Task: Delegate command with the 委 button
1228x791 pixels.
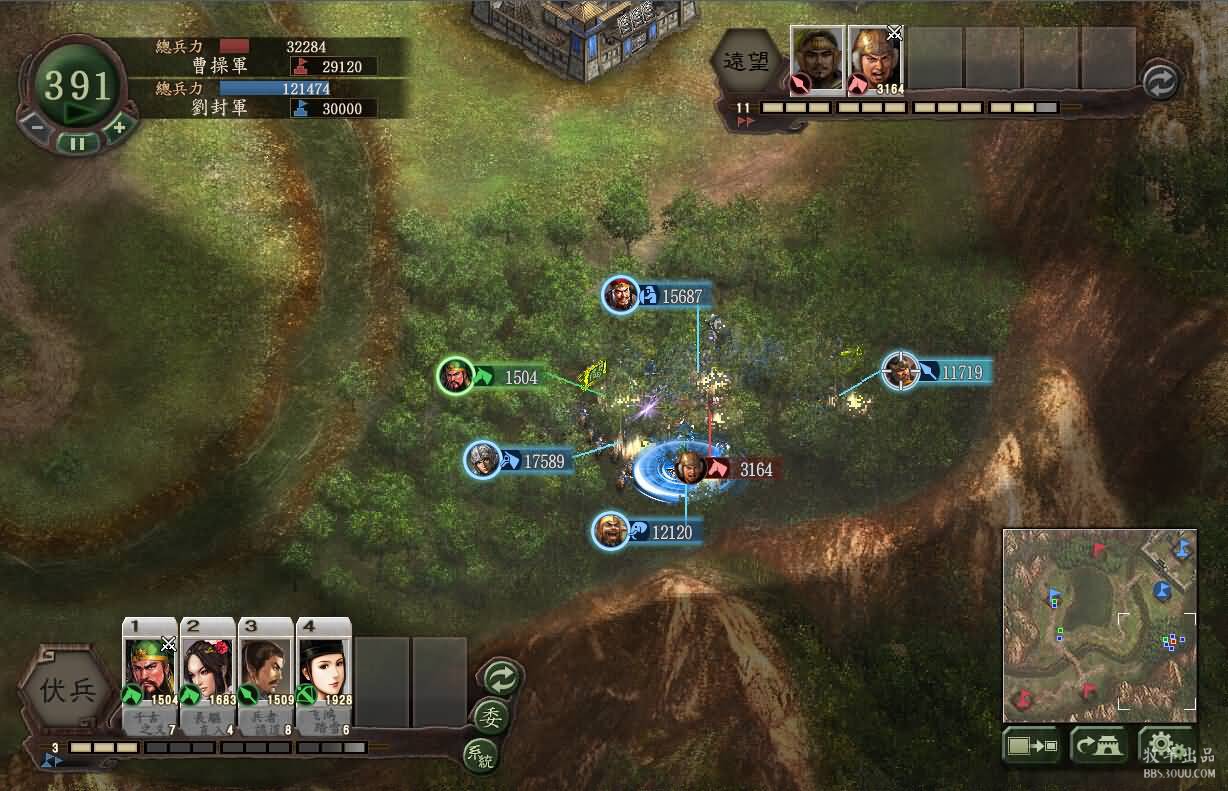Action: point(492,716)
